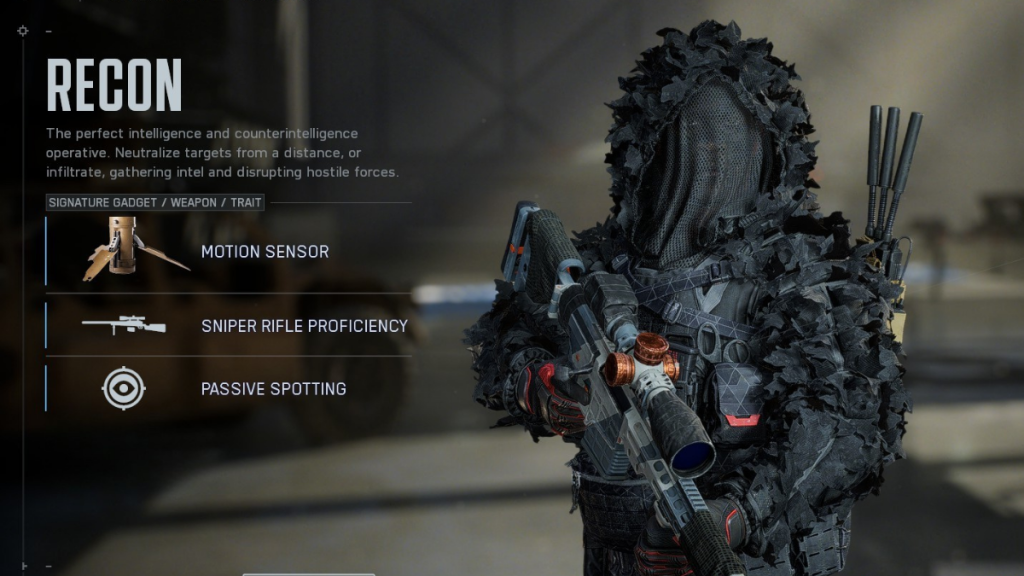Open the Passive Spotting trait row
This screenshot has width=1024, height=576.
(x=273, y=389)
